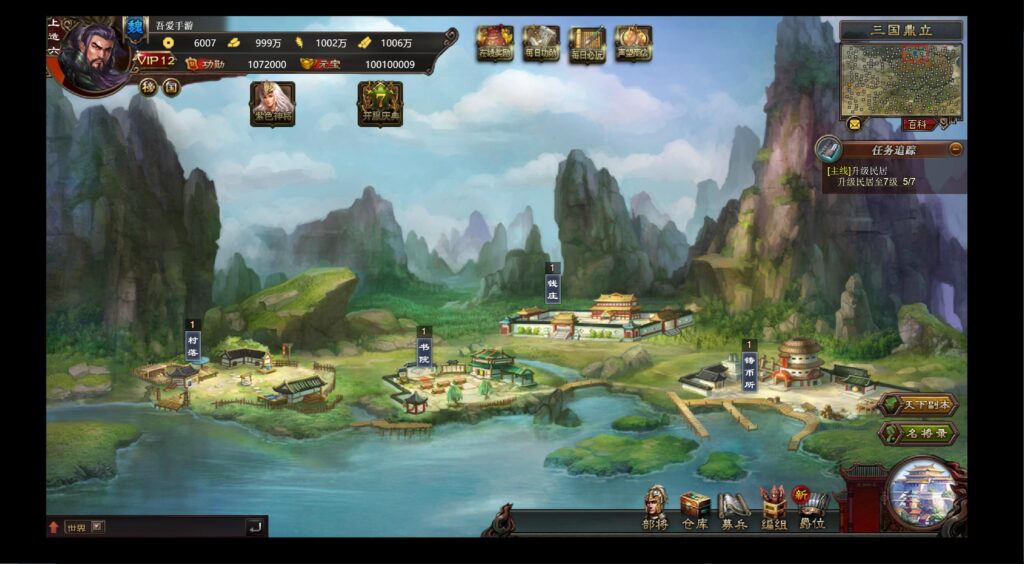The height and width of the screenshot is (564, 1024).
Task: Open the 百科 encyclopedia button
Action: click(x=916, y=125)
